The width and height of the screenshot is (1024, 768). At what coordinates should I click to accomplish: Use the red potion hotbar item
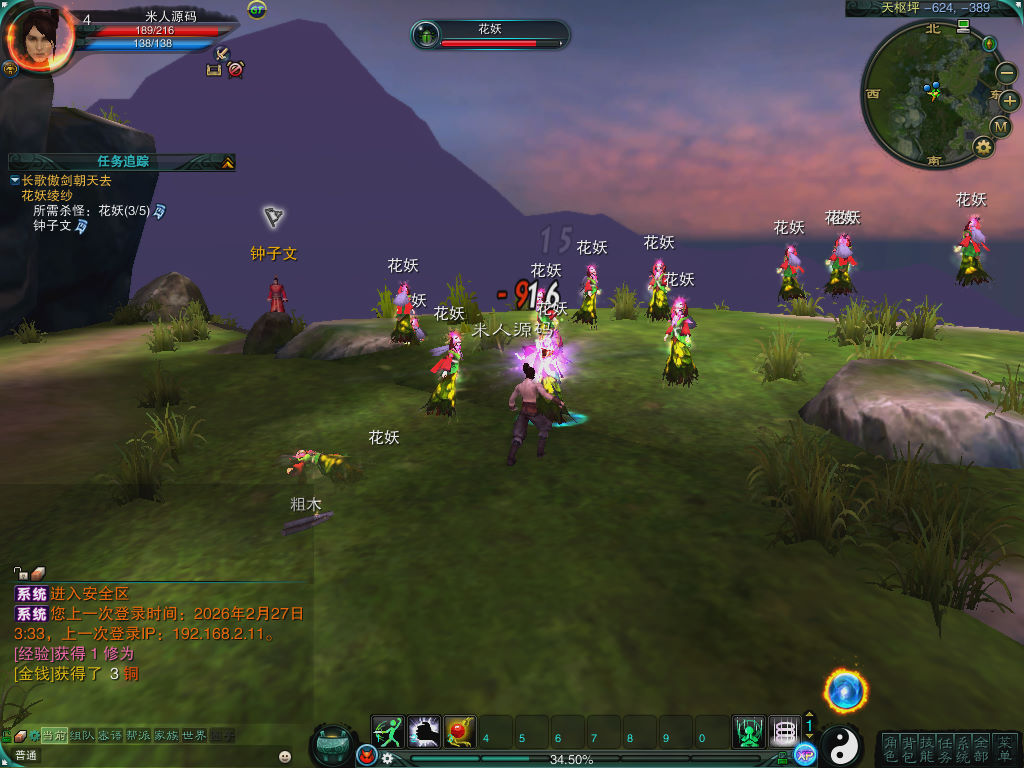tap(460, 733)
